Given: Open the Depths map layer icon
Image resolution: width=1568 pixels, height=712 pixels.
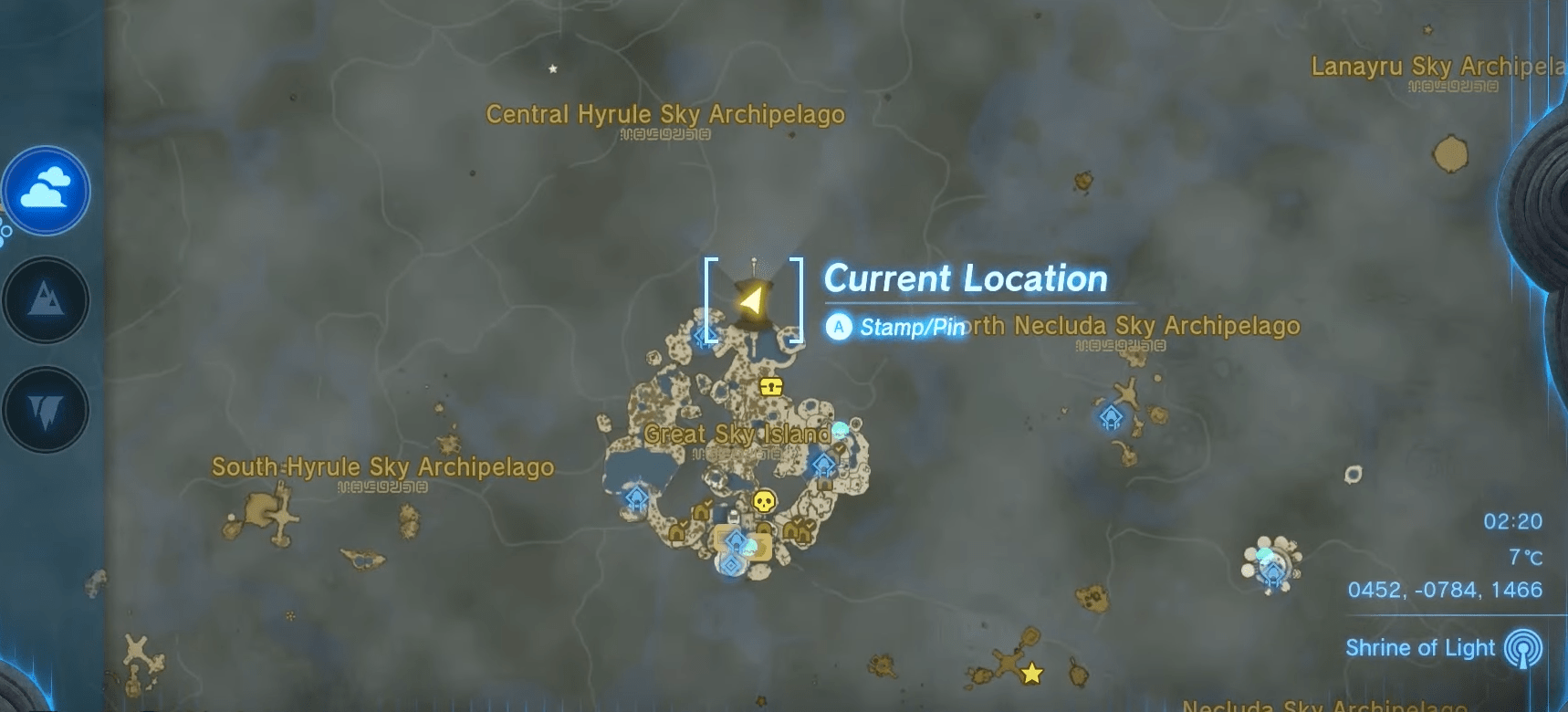Looking at the screenshot, I should [46, 409].
